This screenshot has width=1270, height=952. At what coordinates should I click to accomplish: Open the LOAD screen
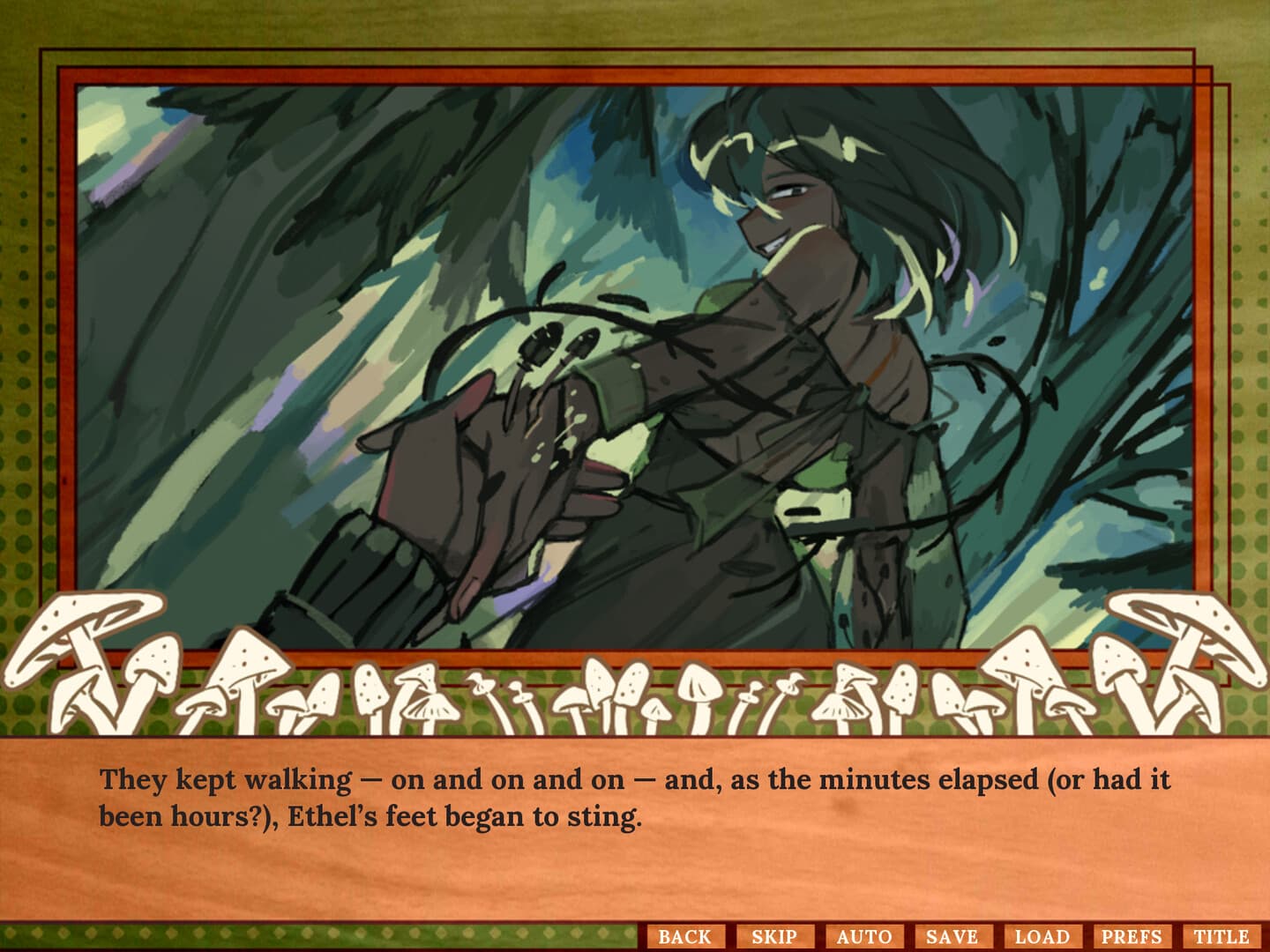[1045, 936]
